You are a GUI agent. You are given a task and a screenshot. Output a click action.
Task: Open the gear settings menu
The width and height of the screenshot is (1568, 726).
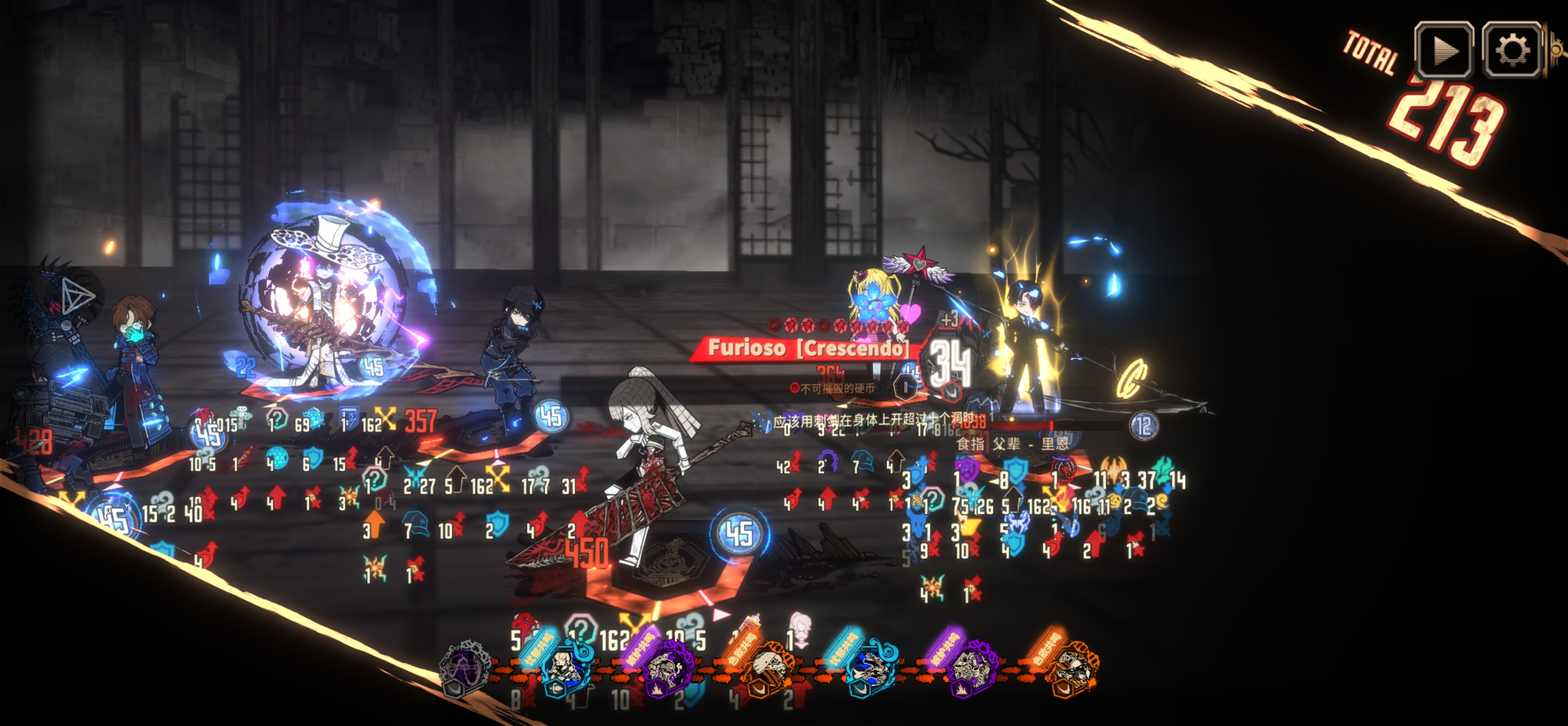[x=1512, y=50]
